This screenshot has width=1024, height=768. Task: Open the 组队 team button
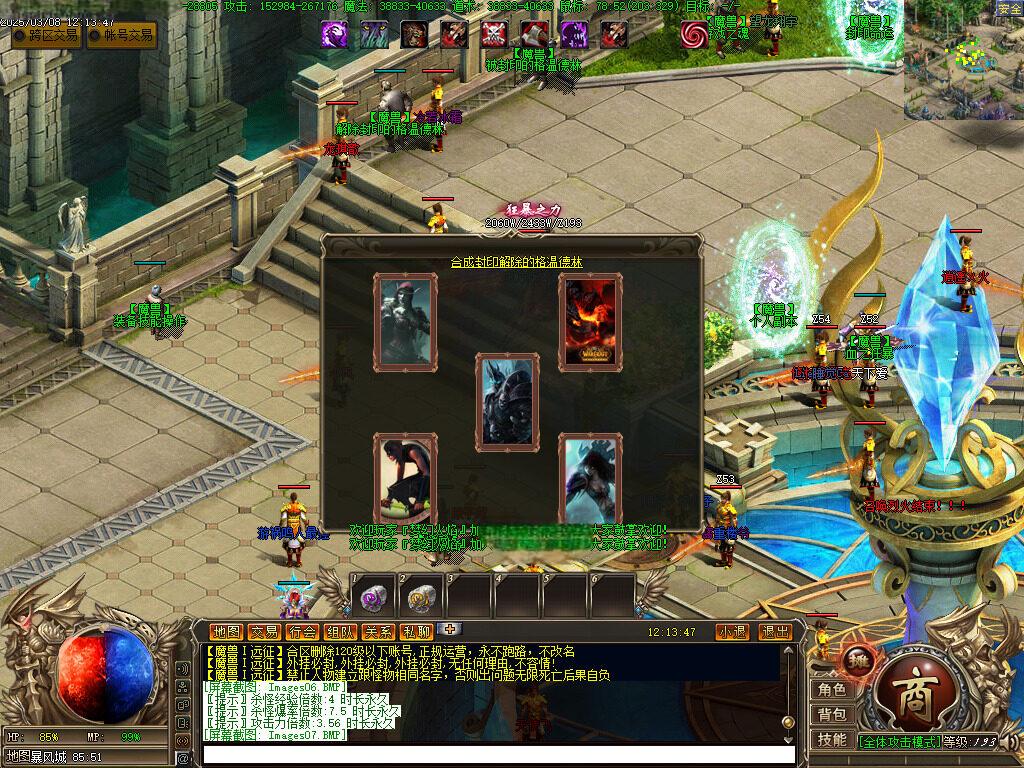coord(340,632)
